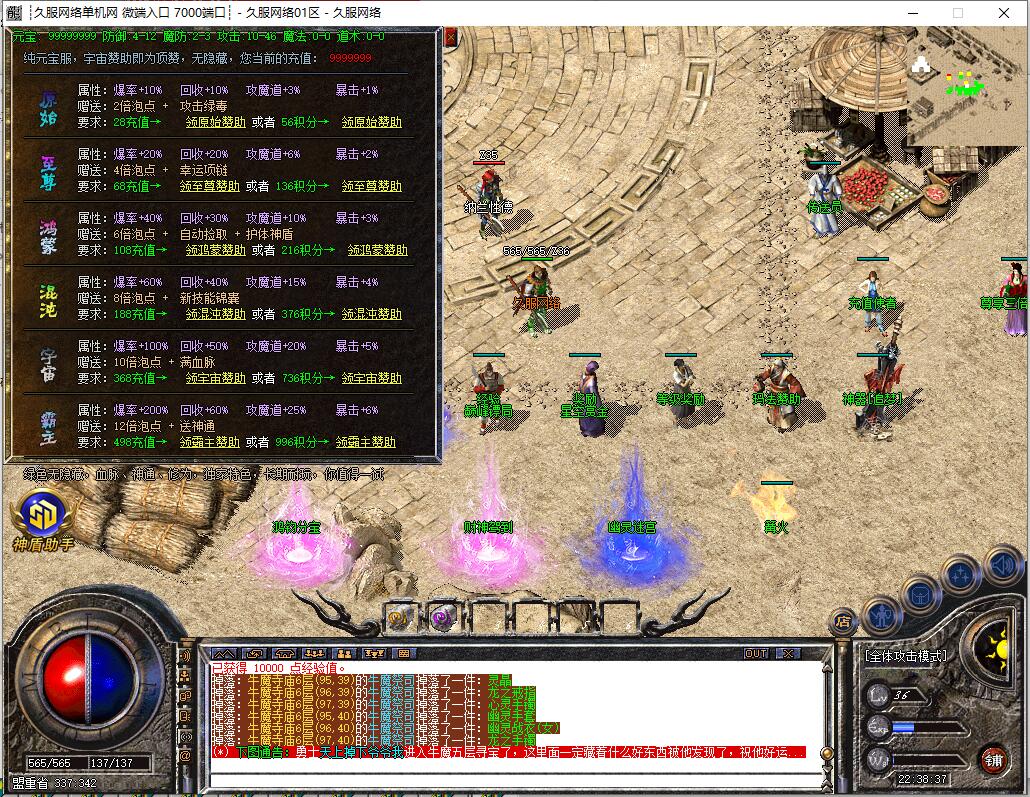The height and width of the screenshot is (797, 1030).
Task: Select the purple swirl item in the hotbar
Action: 442,617
